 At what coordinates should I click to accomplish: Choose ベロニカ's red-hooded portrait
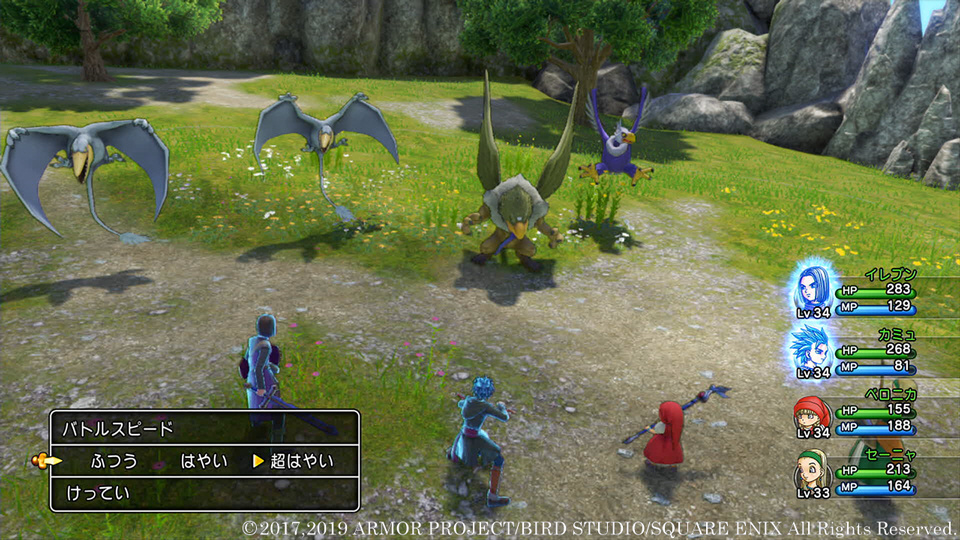coord(813,411)
